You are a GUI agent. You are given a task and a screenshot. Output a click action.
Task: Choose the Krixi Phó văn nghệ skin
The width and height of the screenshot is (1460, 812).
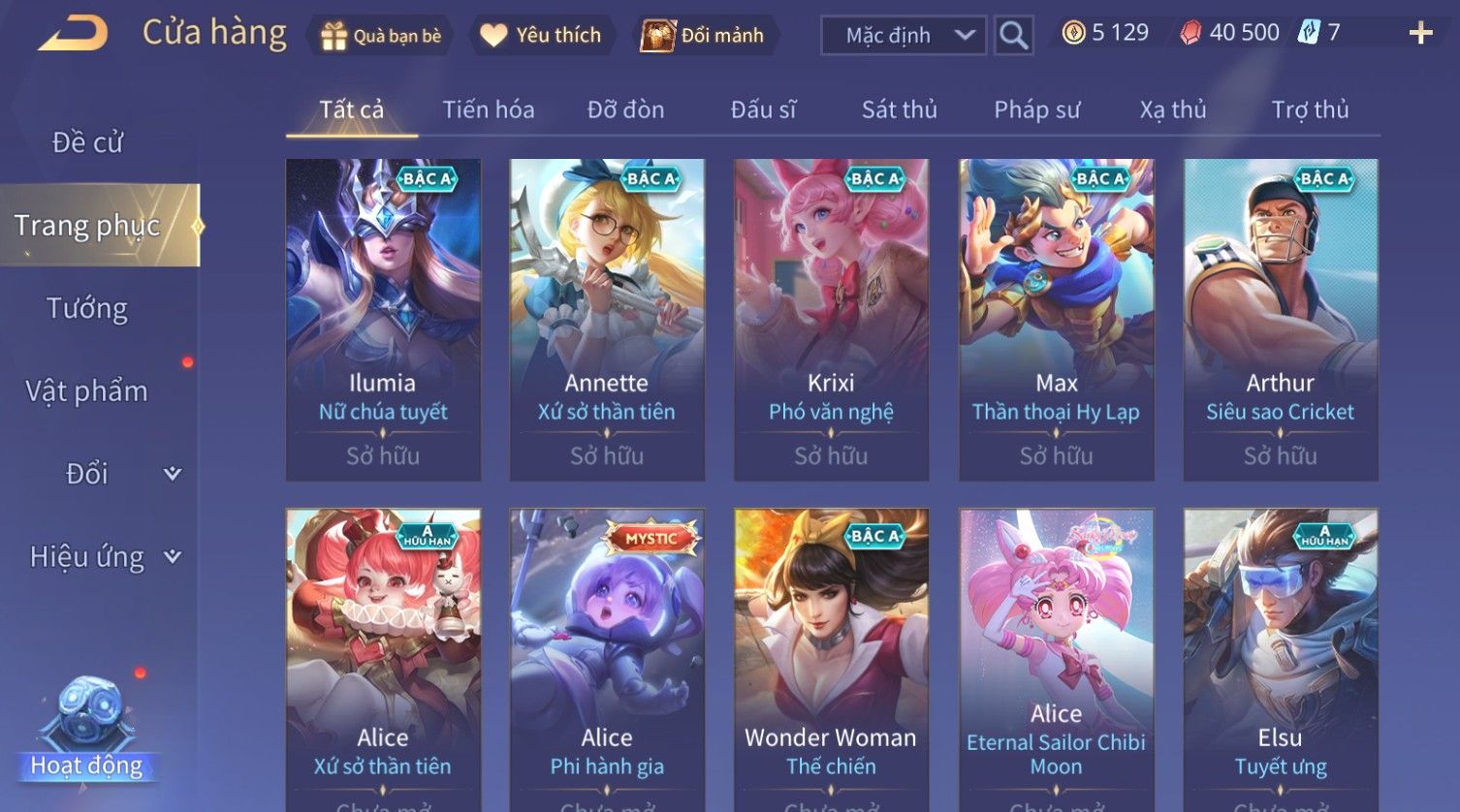point(831,320)
